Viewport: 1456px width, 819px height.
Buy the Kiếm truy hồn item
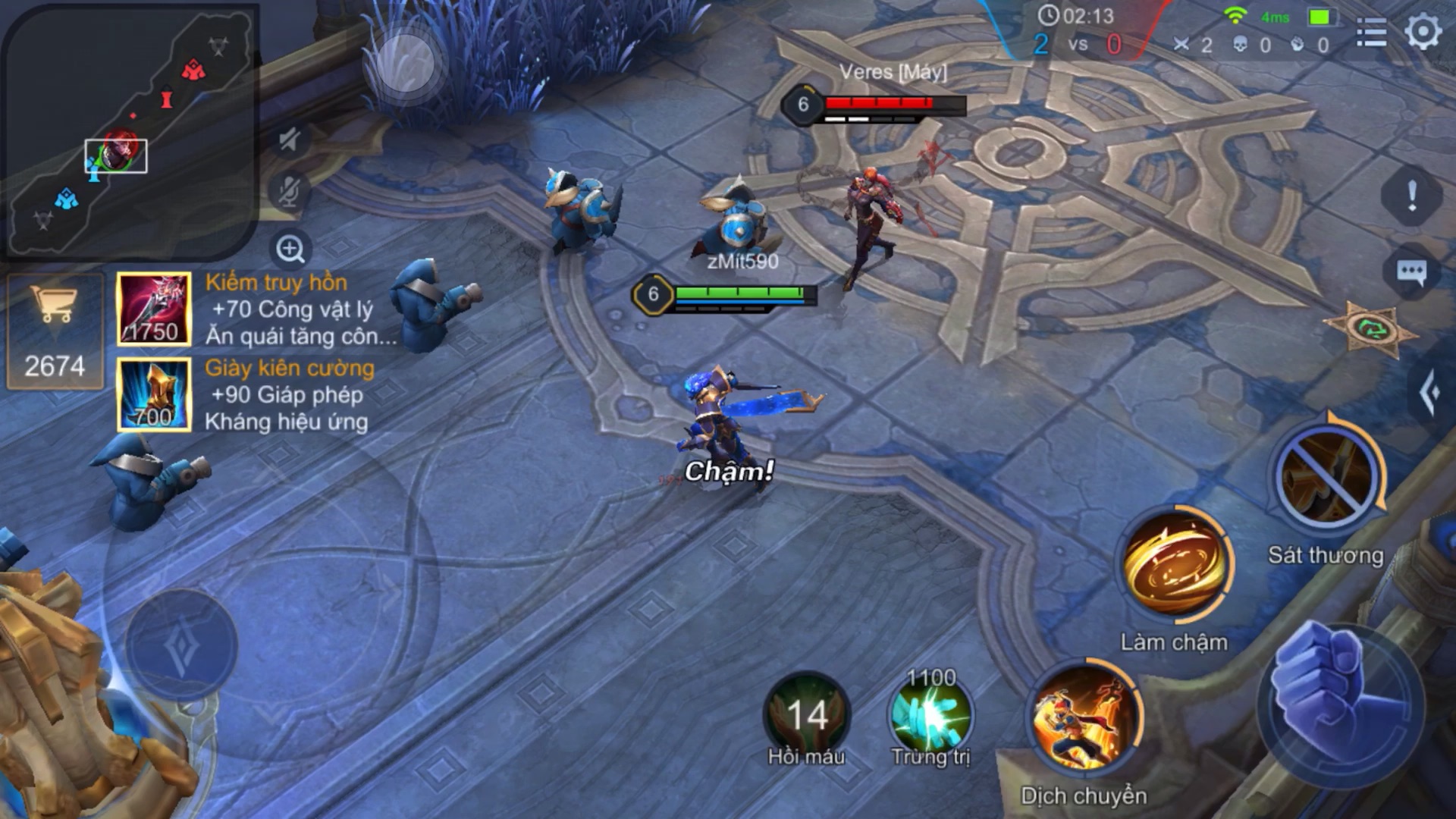[154, 309]
